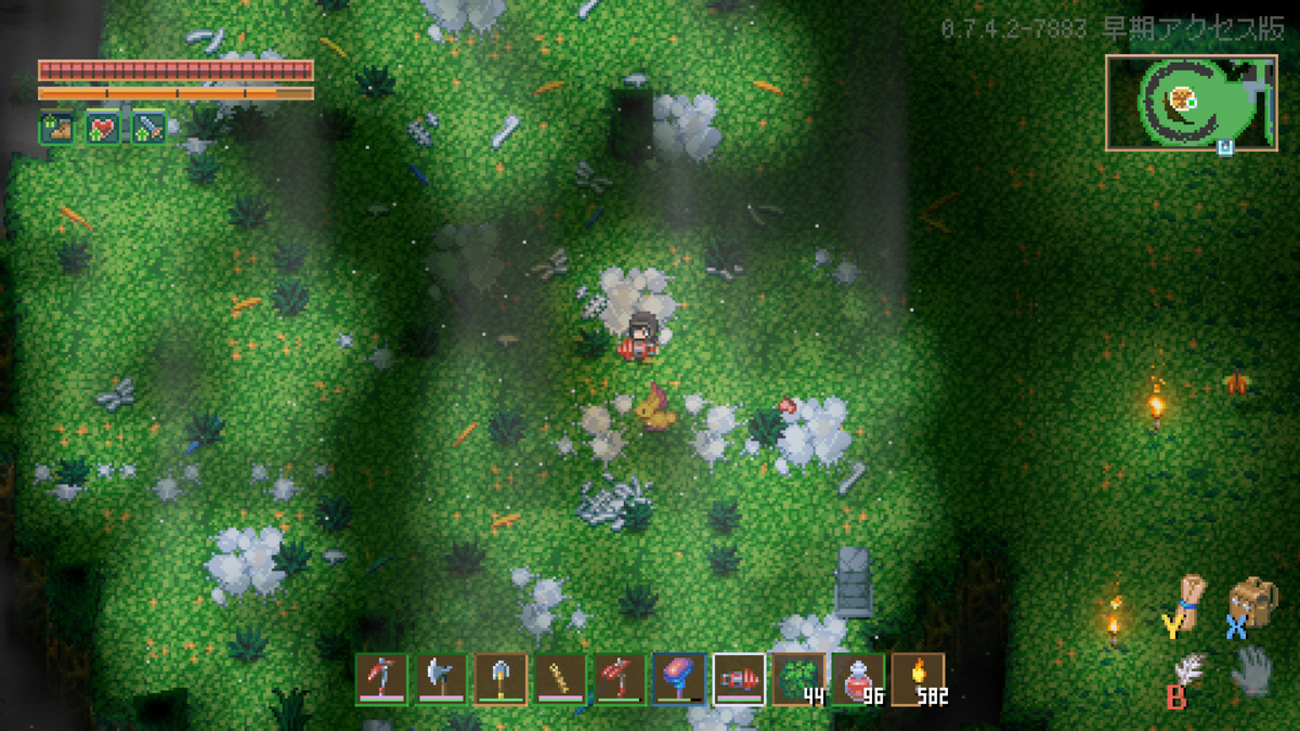The width and height of the screenshot is (1300, 731).
Task: Select the purple bug net slot
Action: point(679,679)
